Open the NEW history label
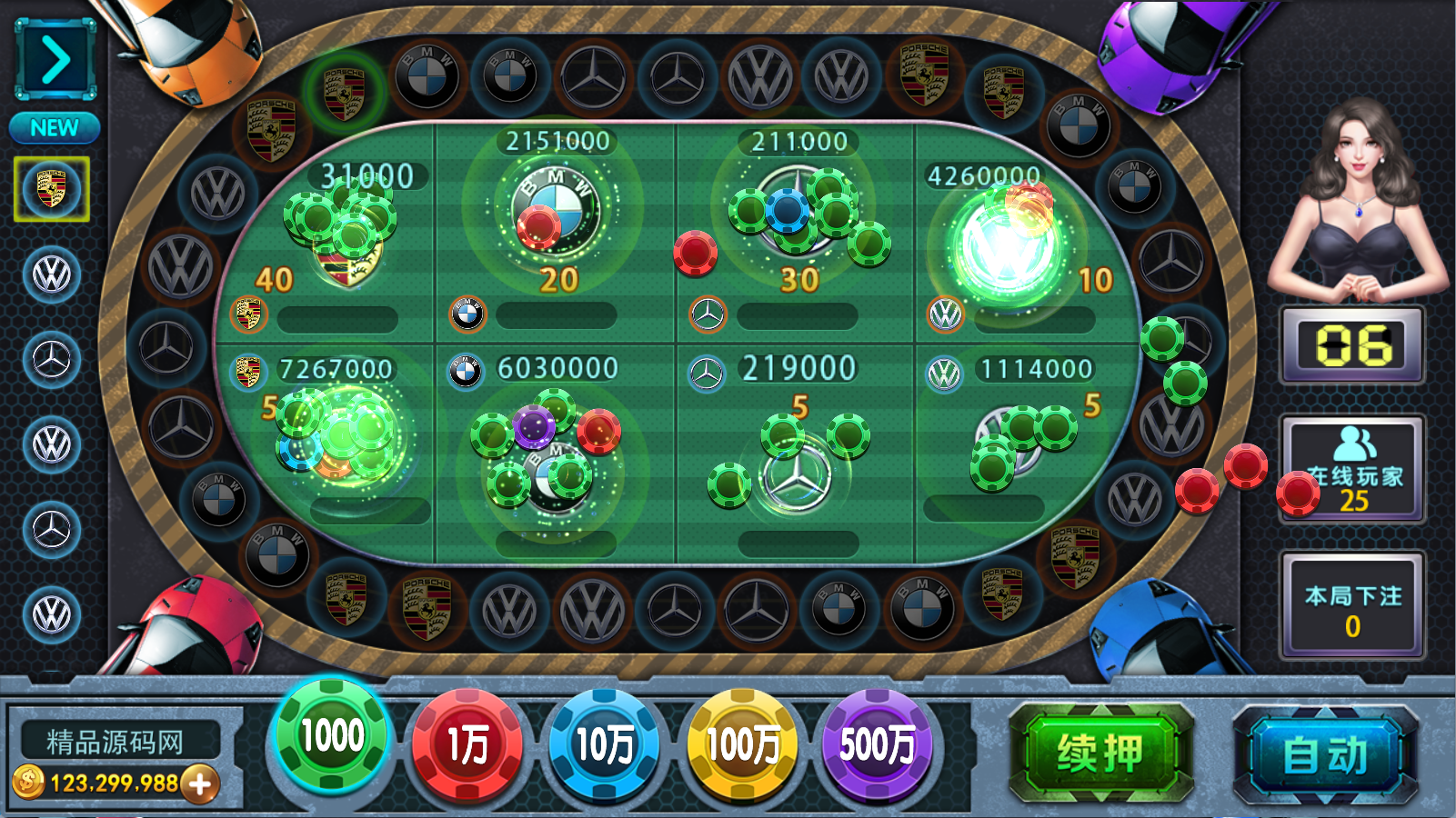Viewport: 1456px width, 818px height. pyautogui.click(x=55, y=128)
